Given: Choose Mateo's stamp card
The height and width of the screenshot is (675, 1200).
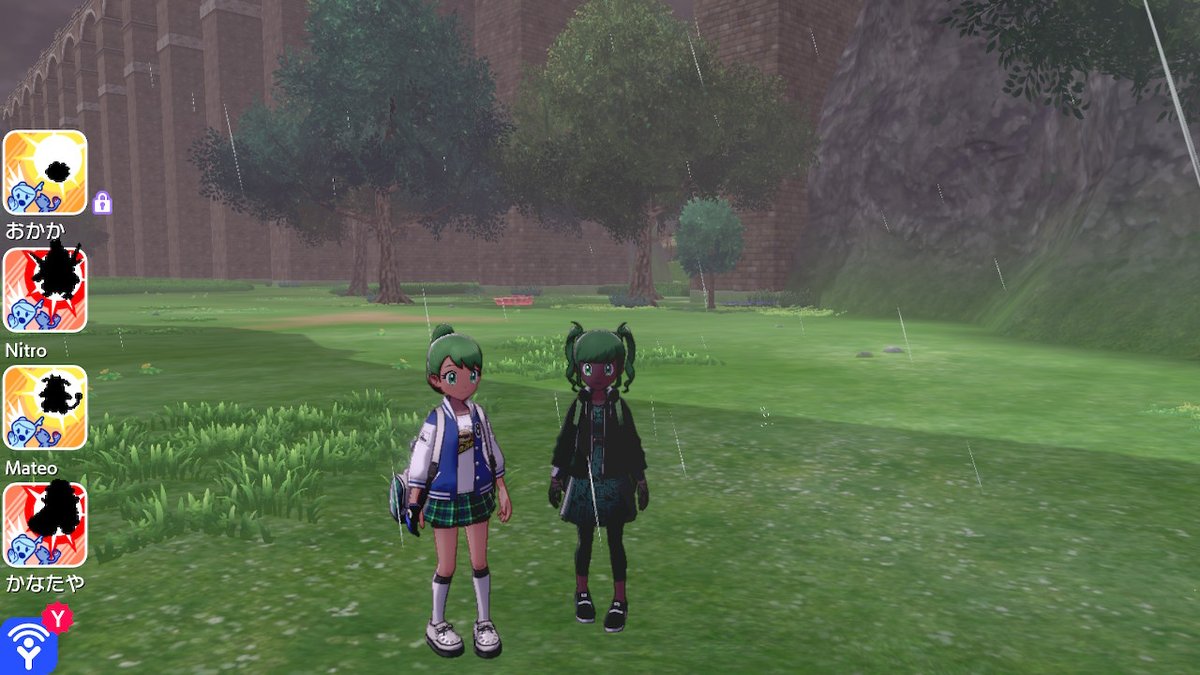Looking at the screenshot, I should [45, 407].
